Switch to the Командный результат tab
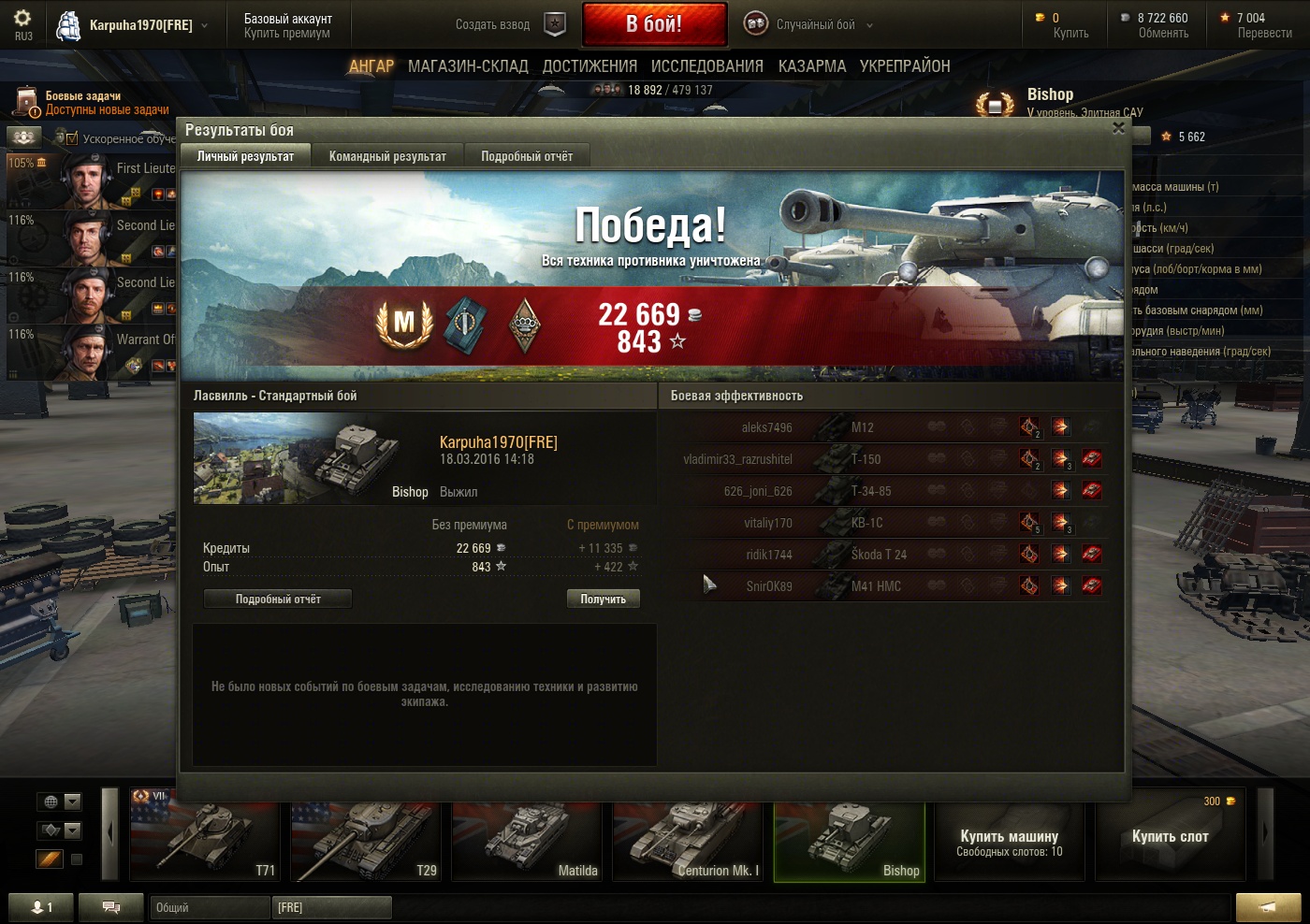This screenshot has width=1310, height=924. (x=387, y=156)
